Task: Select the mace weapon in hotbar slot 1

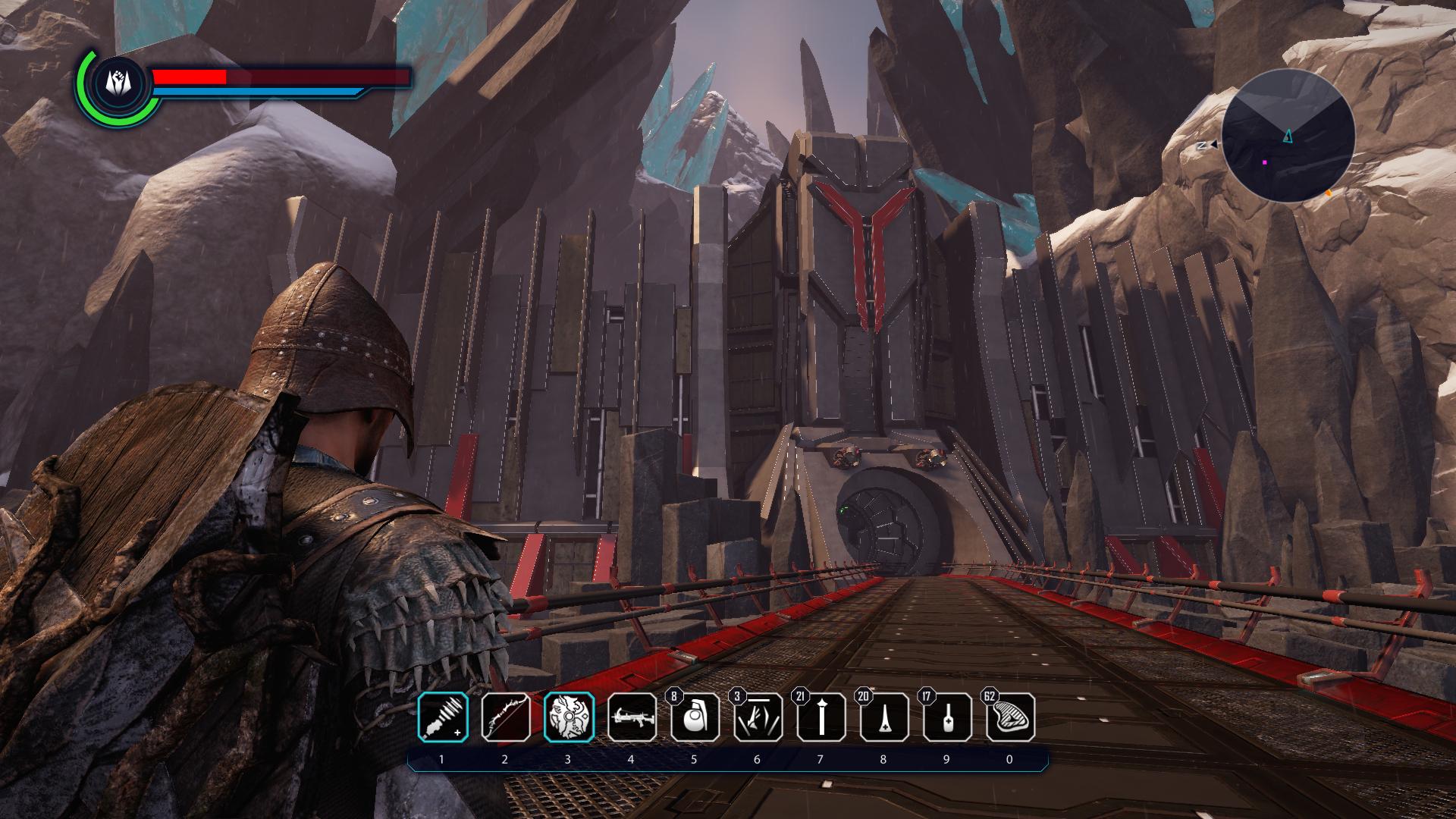Action: pyautogui.click(x=443, y=717)
